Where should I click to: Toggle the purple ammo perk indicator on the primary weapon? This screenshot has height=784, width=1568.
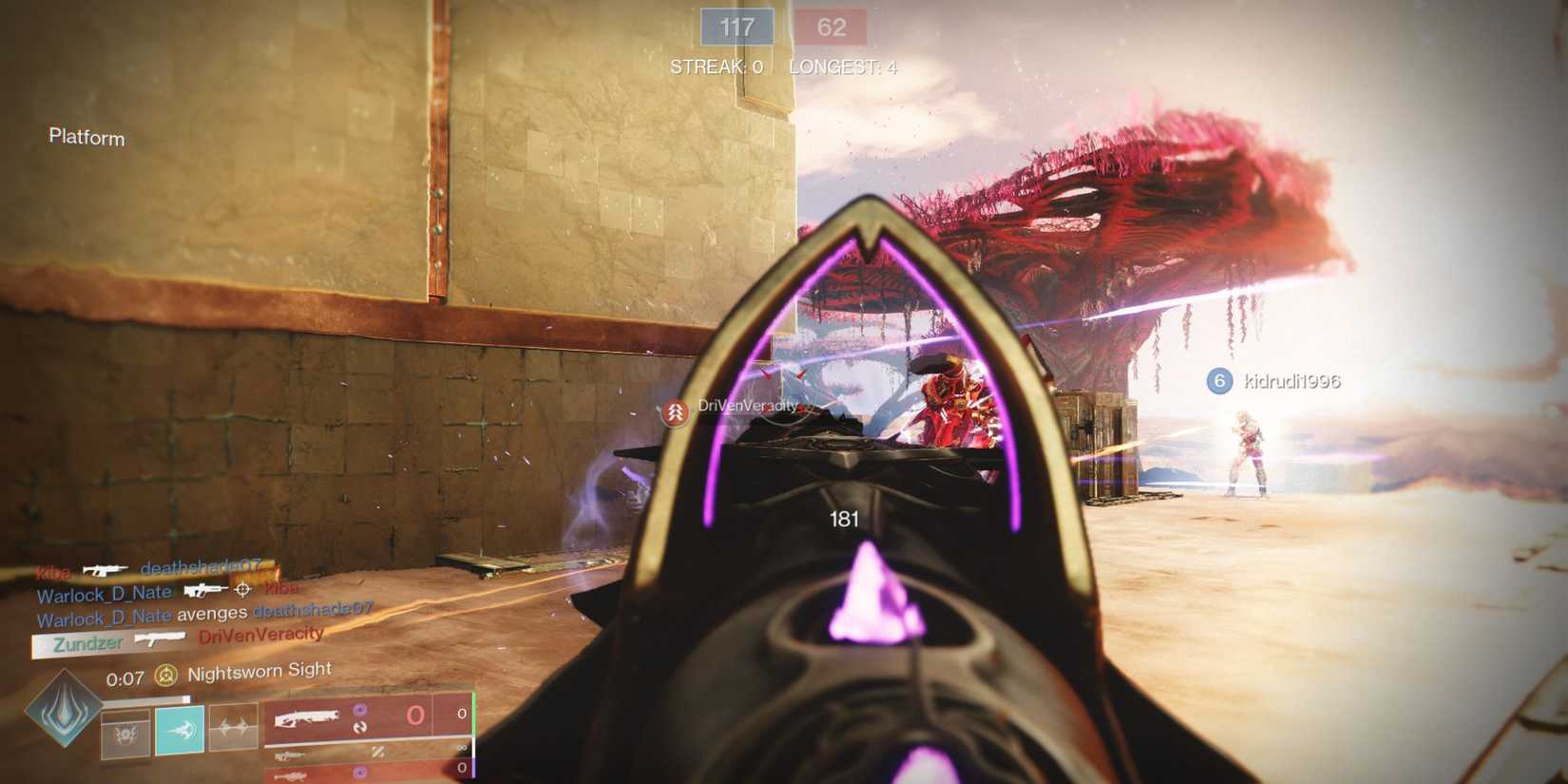(x=357, y=710)
